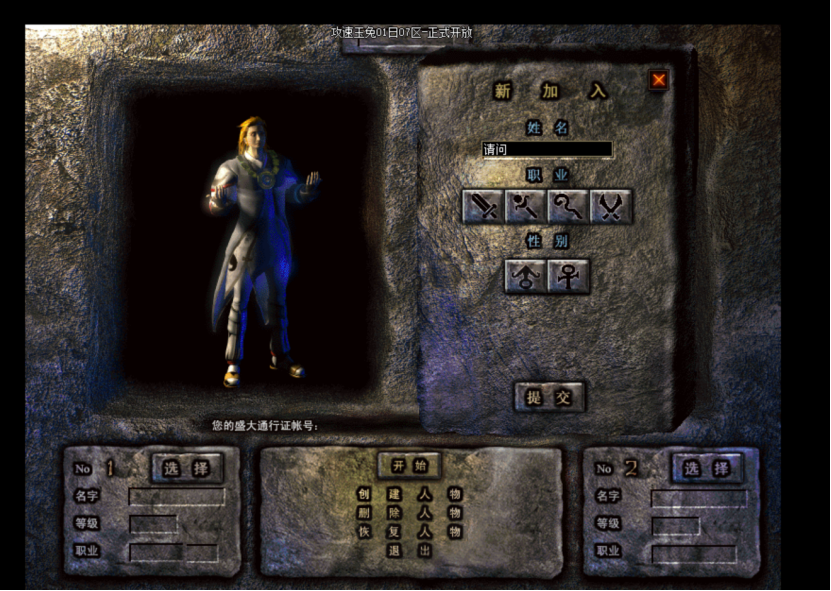Start the game with 开始 button
The image size is (831, 591).
(x=409, y=465)
